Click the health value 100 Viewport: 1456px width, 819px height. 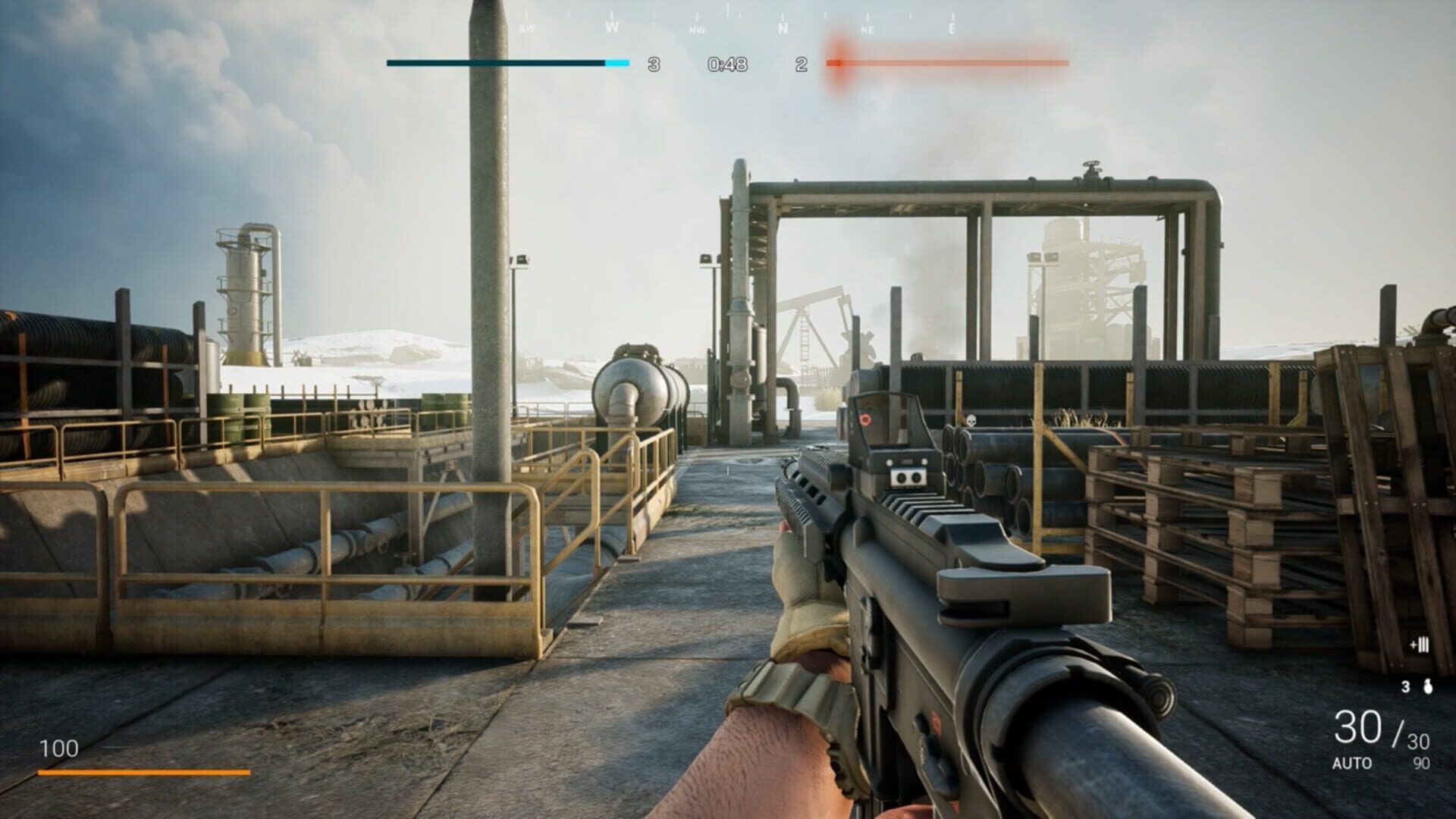click(61, 748)
